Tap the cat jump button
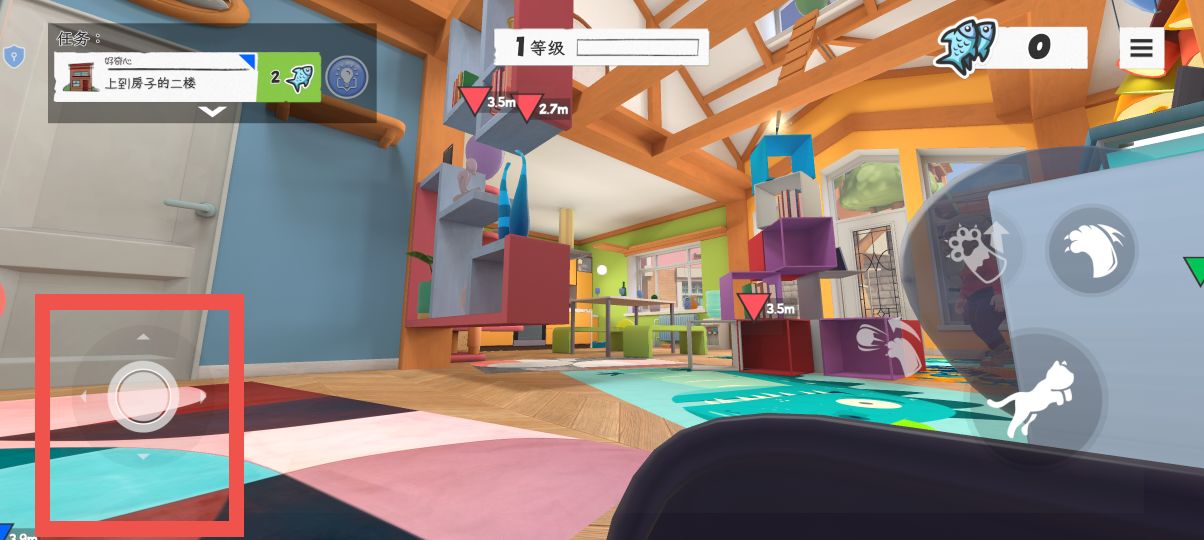Screen dimensions: 1204x540 click(1033, 399)
